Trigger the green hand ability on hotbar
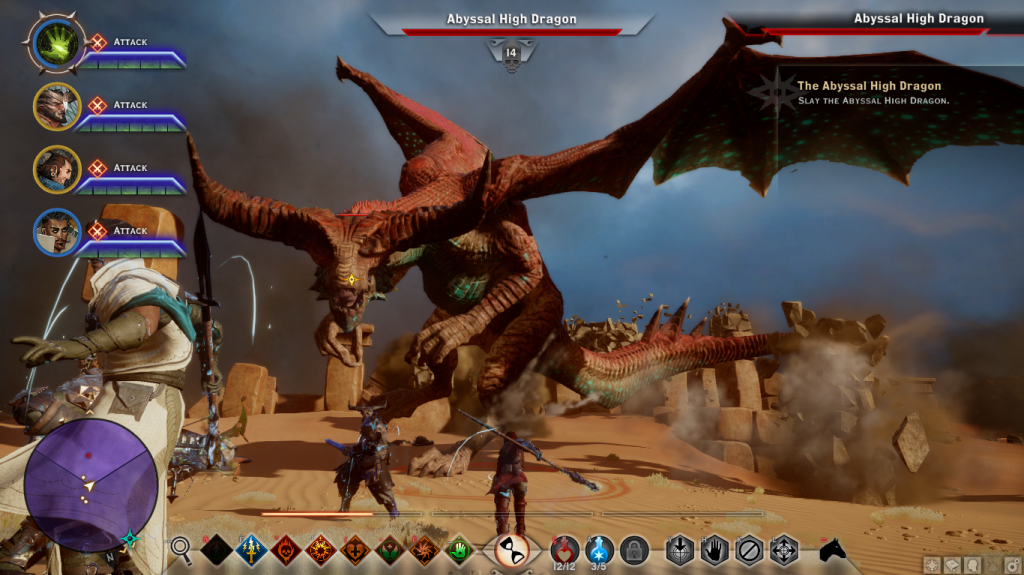Image resolution: width=1024 pixels, height=575 pixels. 459,549
